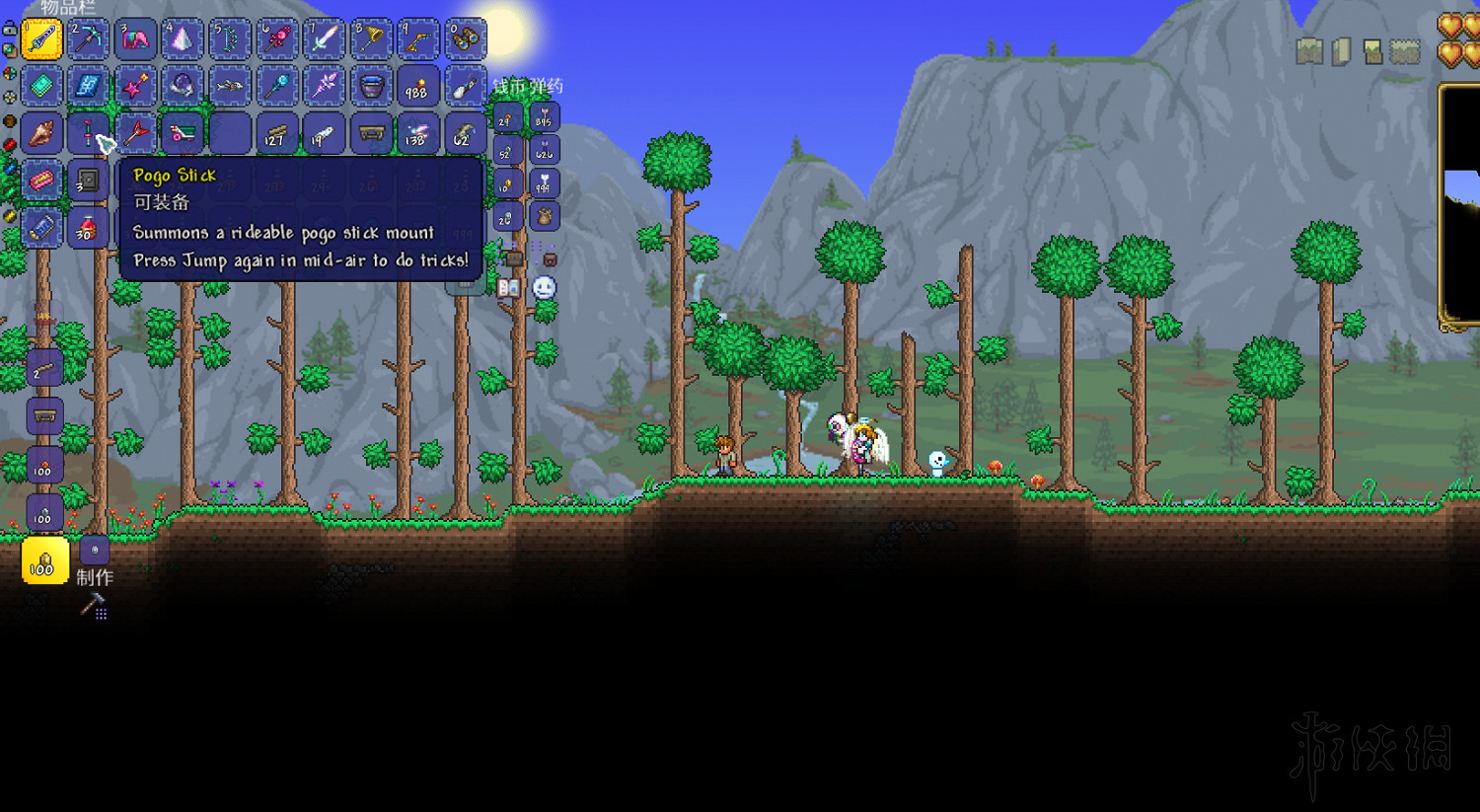Toggle the block swap icon near the hearts
Image resolution: width=1480 pixels, height=812 pixels.
point(1372,52)
